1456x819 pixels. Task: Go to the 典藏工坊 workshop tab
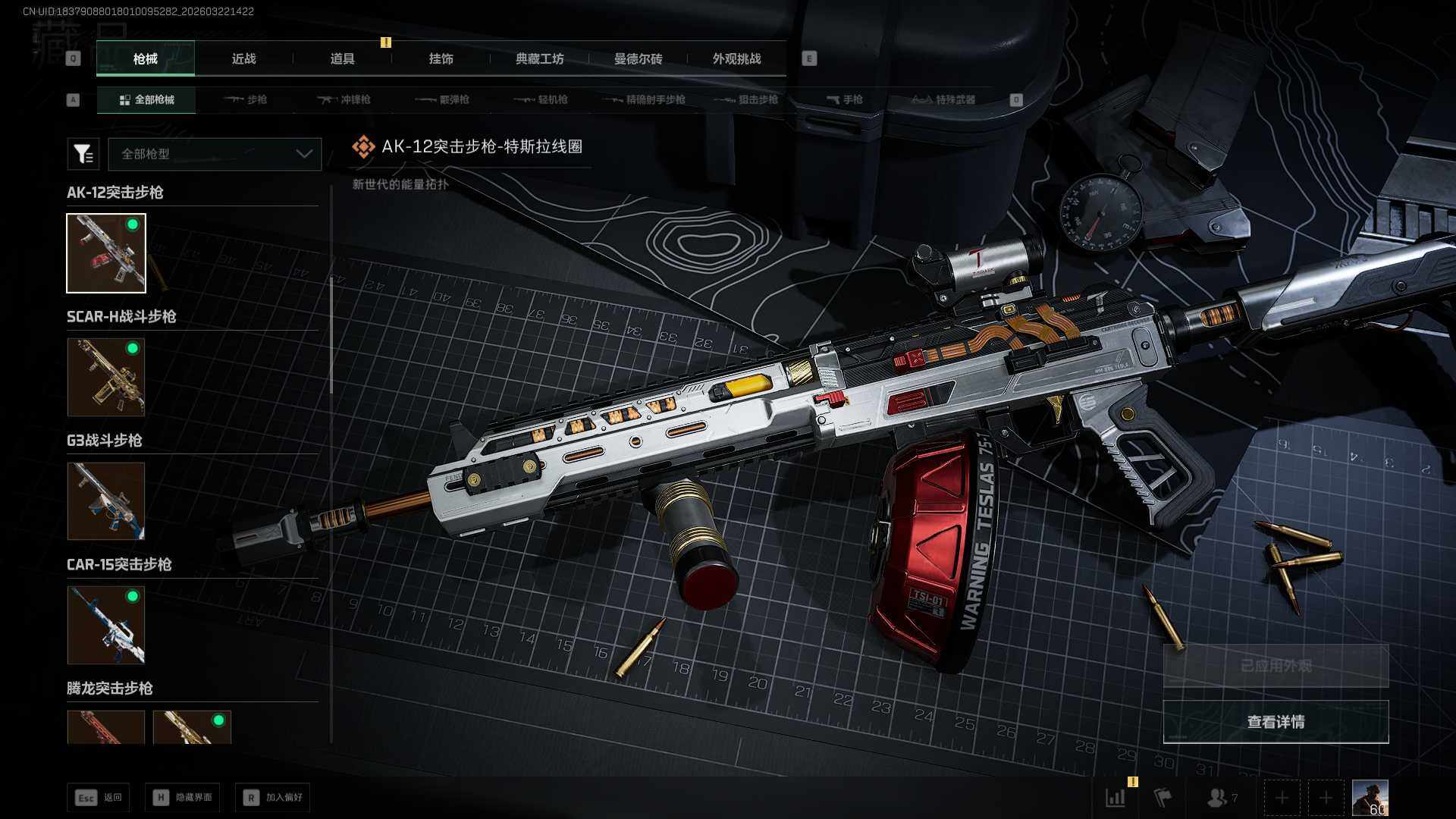[x=539, y=59]
